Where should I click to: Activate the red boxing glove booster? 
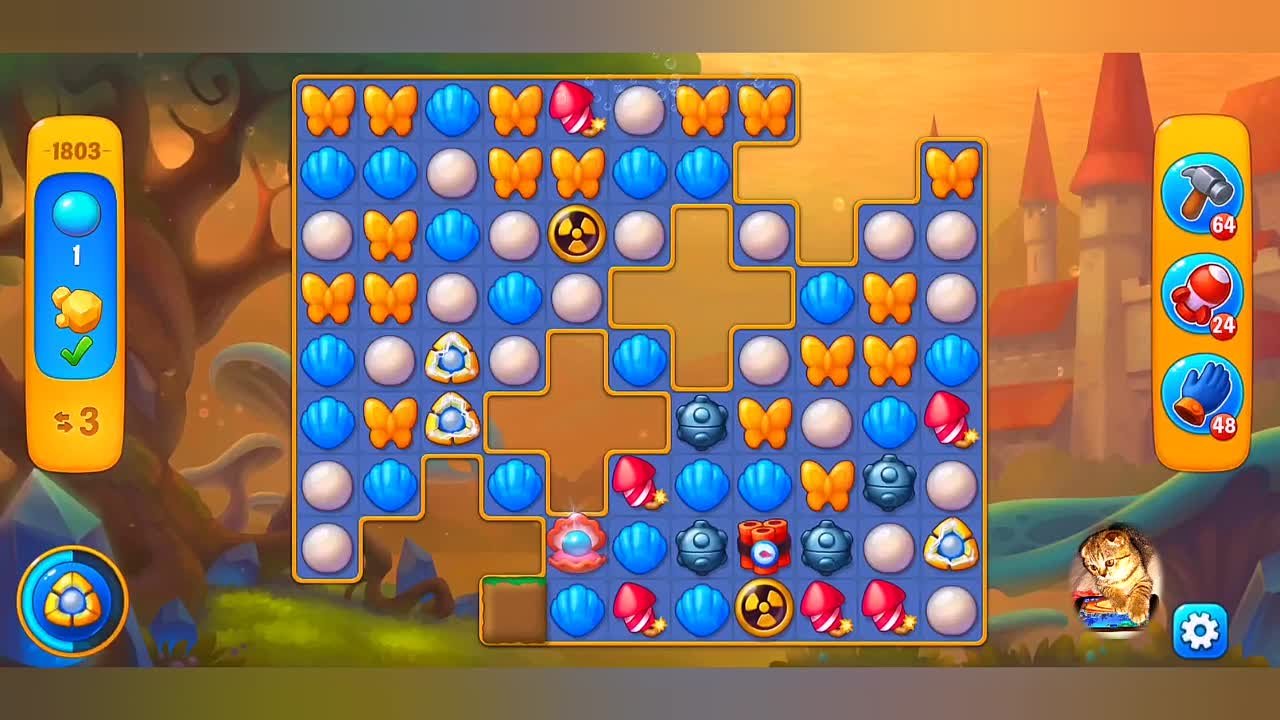pos(1200,295)
